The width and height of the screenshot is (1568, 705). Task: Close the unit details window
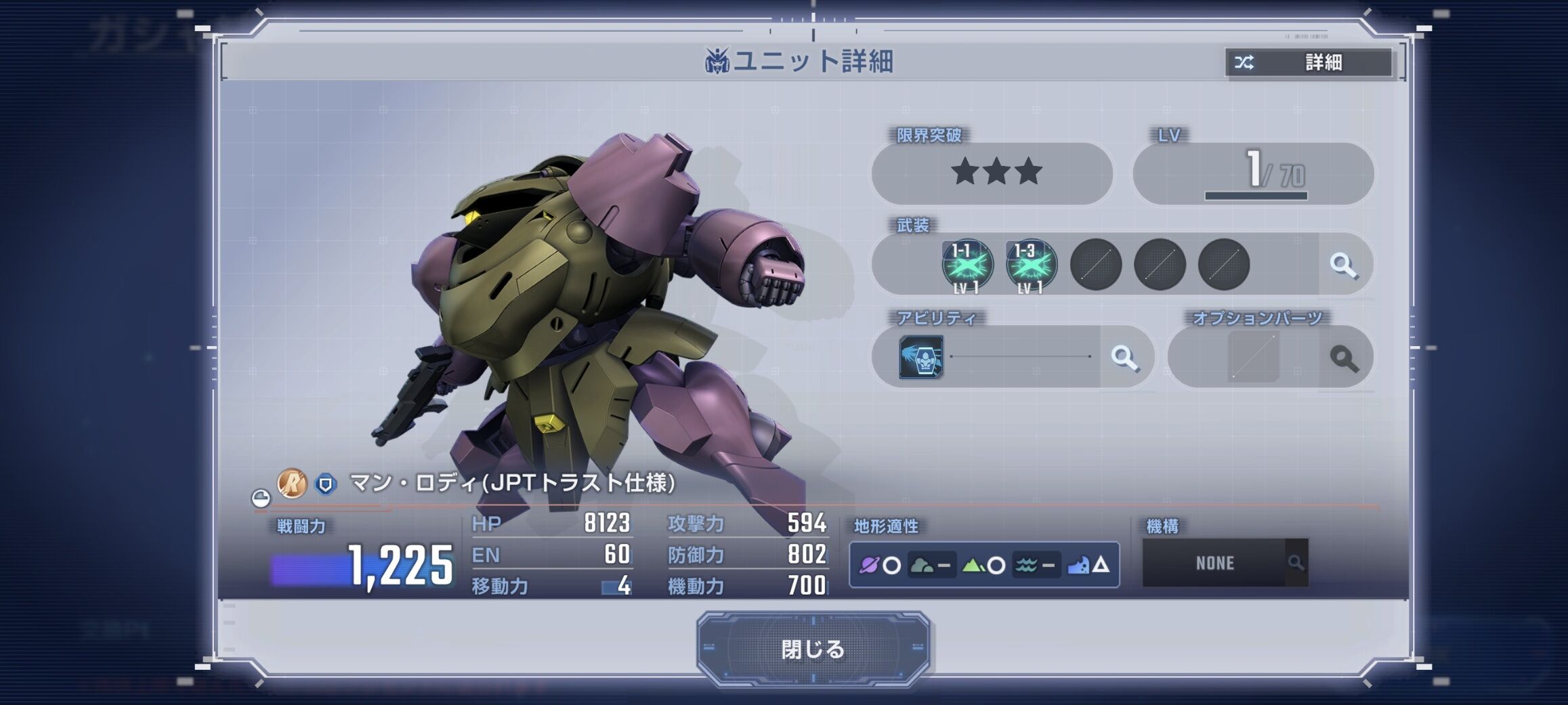coord(813,649)
